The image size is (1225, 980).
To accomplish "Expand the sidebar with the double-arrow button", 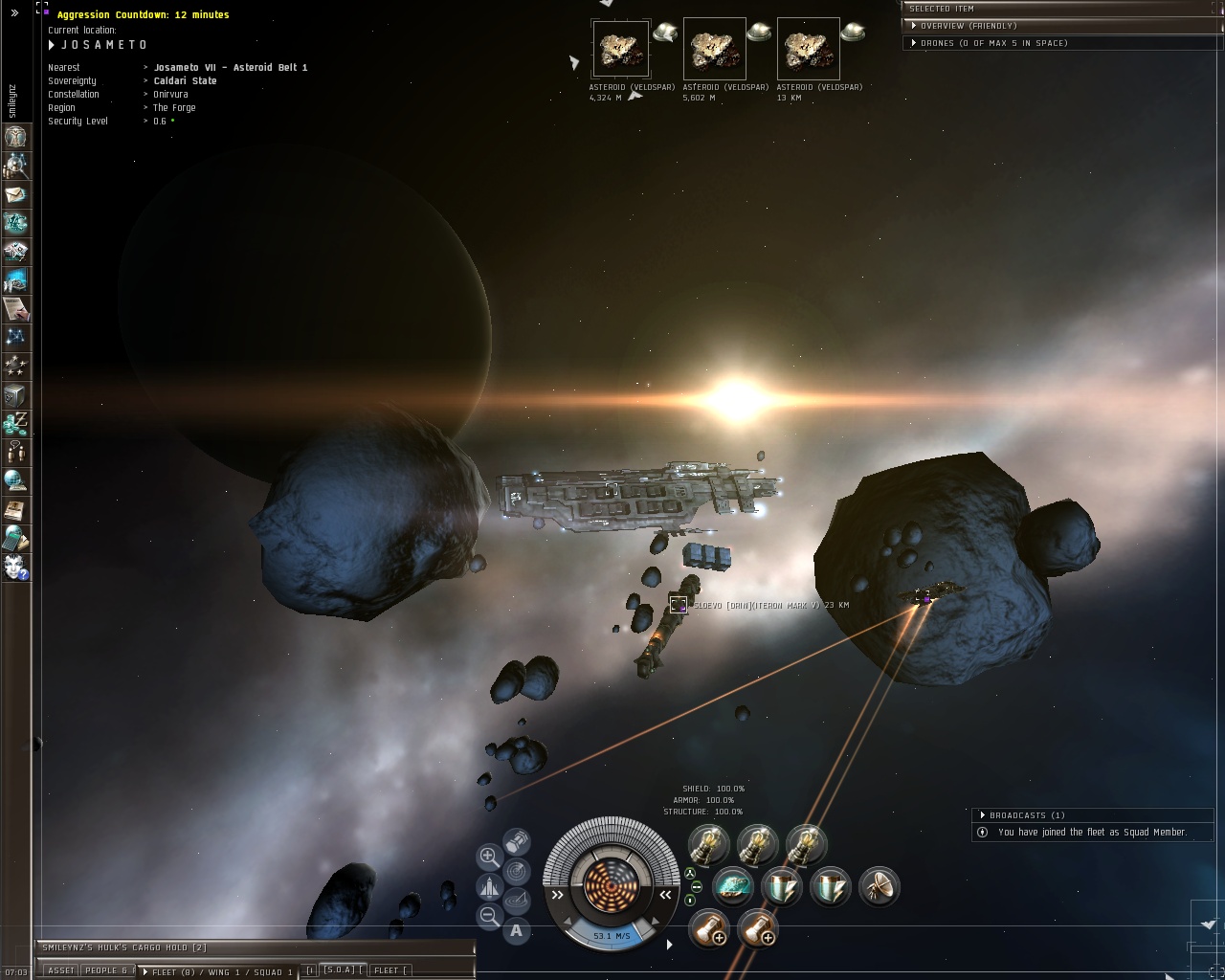I will pos(14,13).
